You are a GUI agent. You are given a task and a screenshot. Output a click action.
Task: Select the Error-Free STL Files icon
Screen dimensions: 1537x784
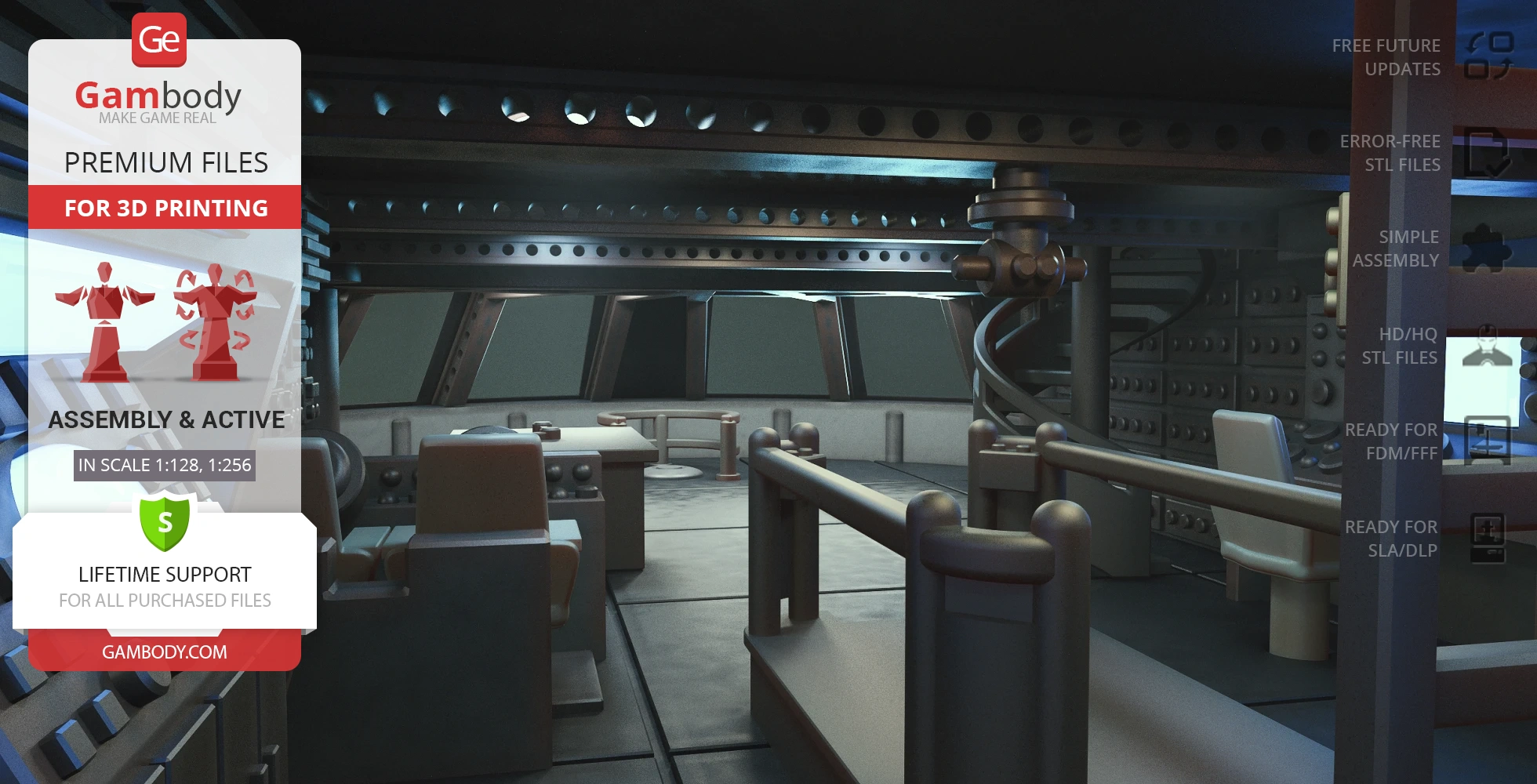pos(1487,153)
